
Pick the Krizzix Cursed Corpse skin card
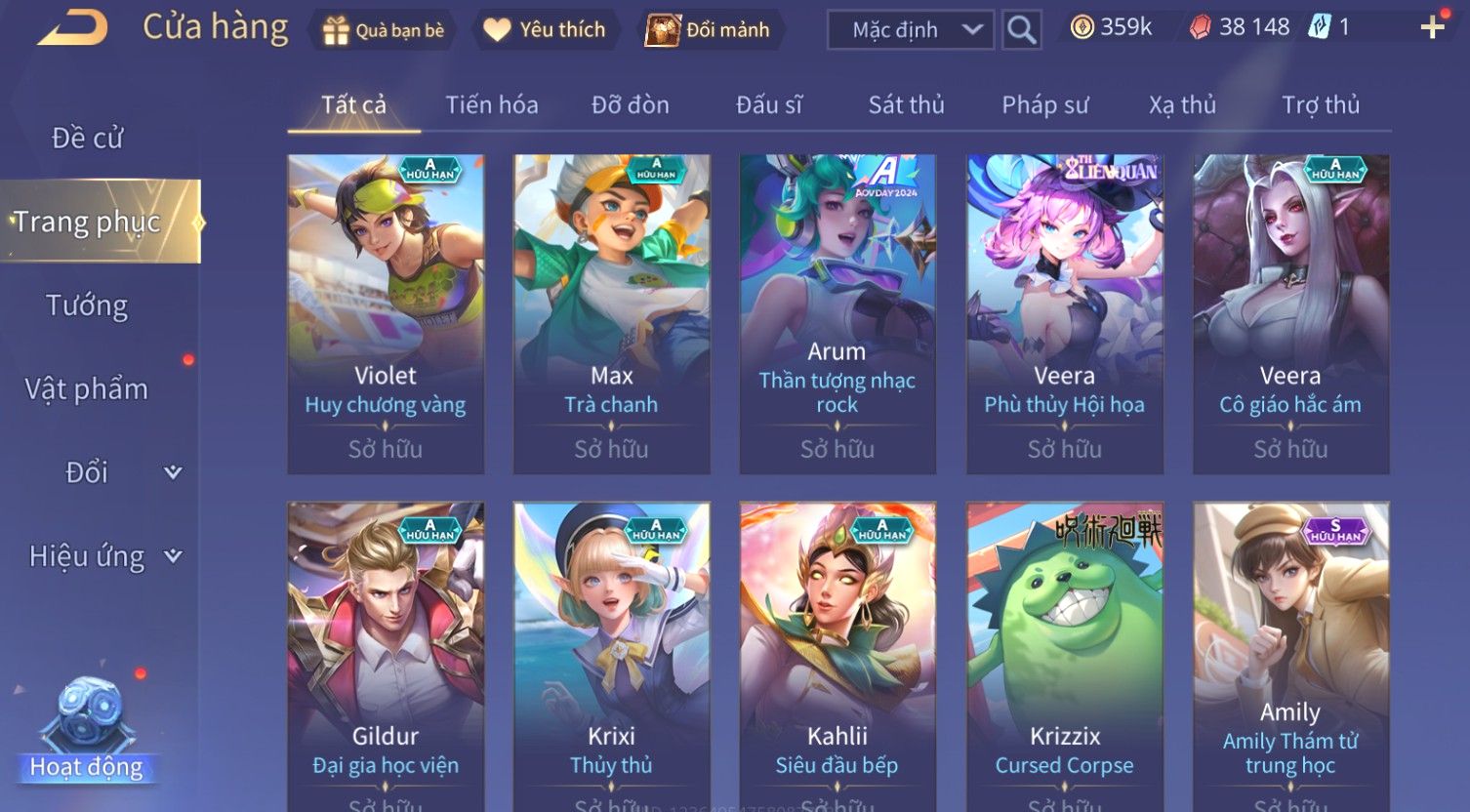(1064, 654)
